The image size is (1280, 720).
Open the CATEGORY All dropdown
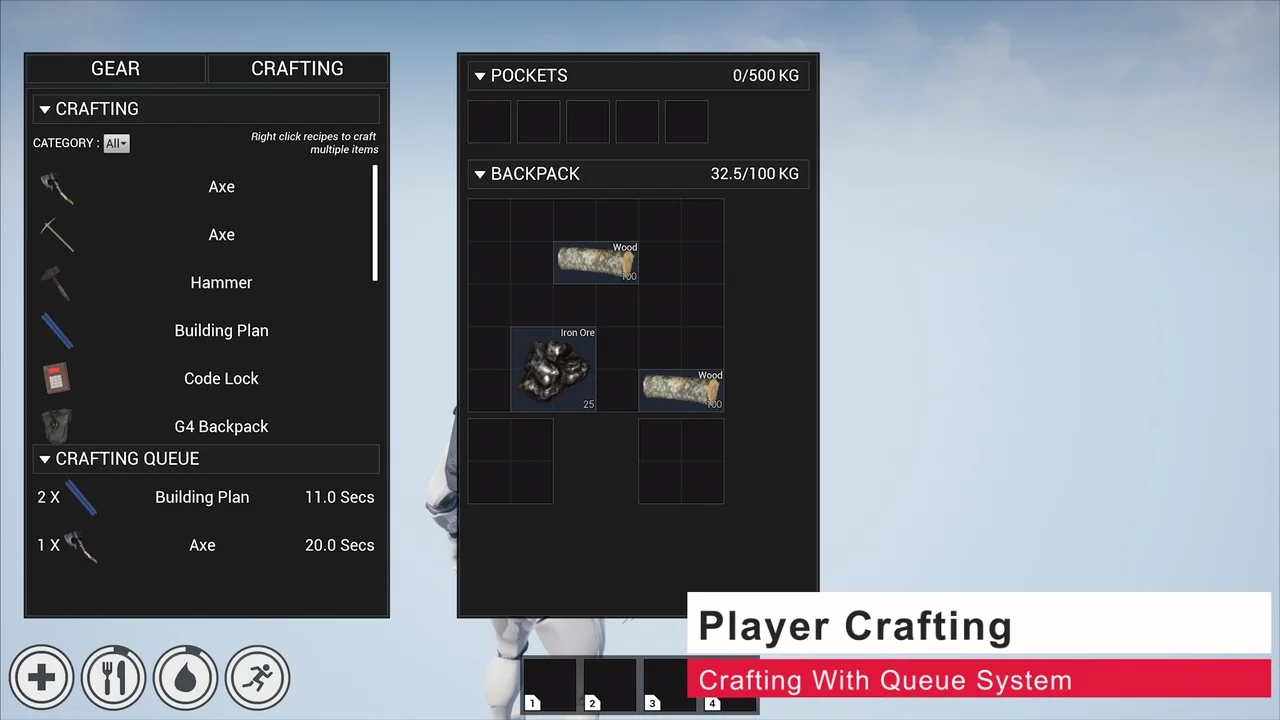(116, 142)
